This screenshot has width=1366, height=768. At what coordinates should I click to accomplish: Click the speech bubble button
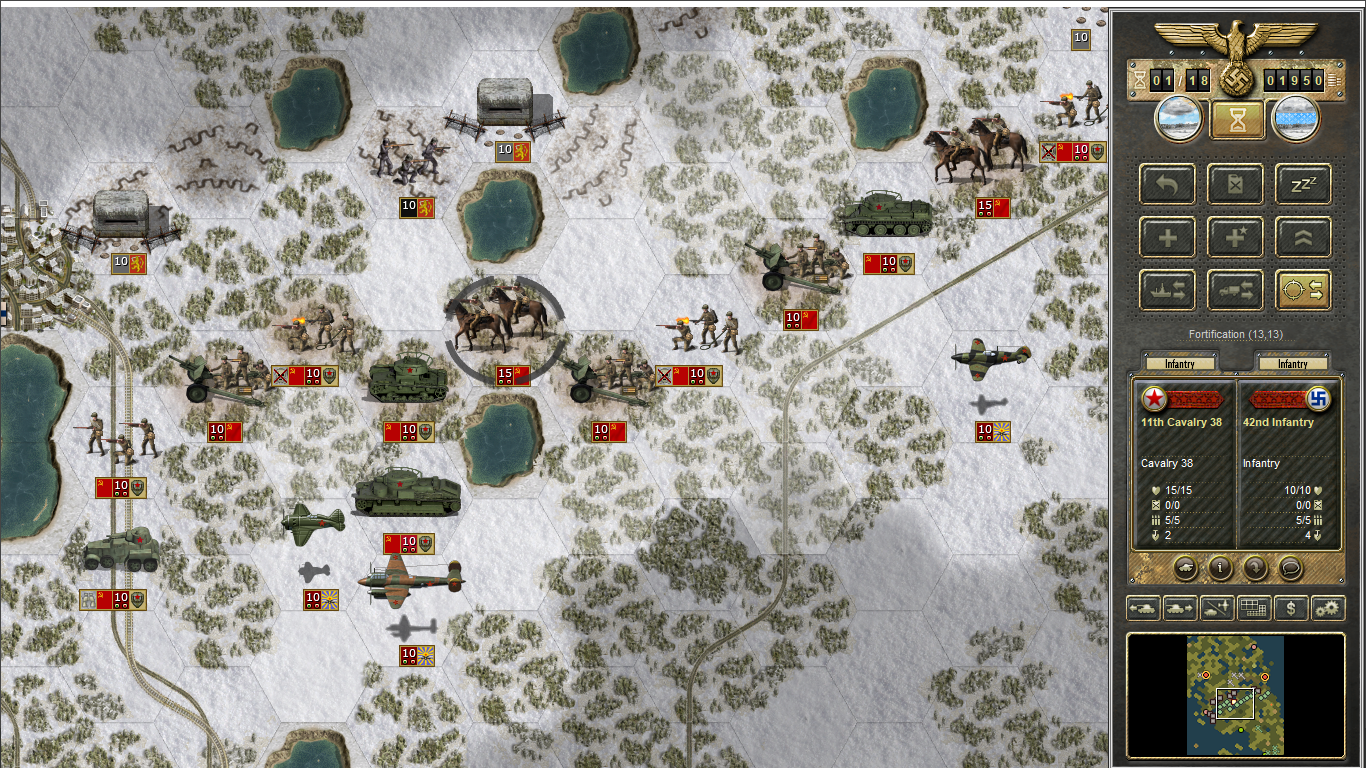point(1290,568)
